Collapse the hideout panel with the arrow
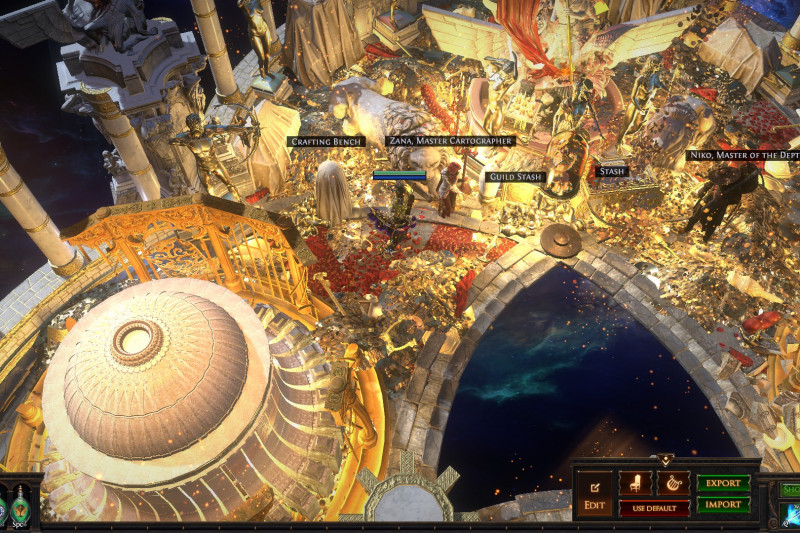Screen dimensions: 800x533 pos(665,461)
